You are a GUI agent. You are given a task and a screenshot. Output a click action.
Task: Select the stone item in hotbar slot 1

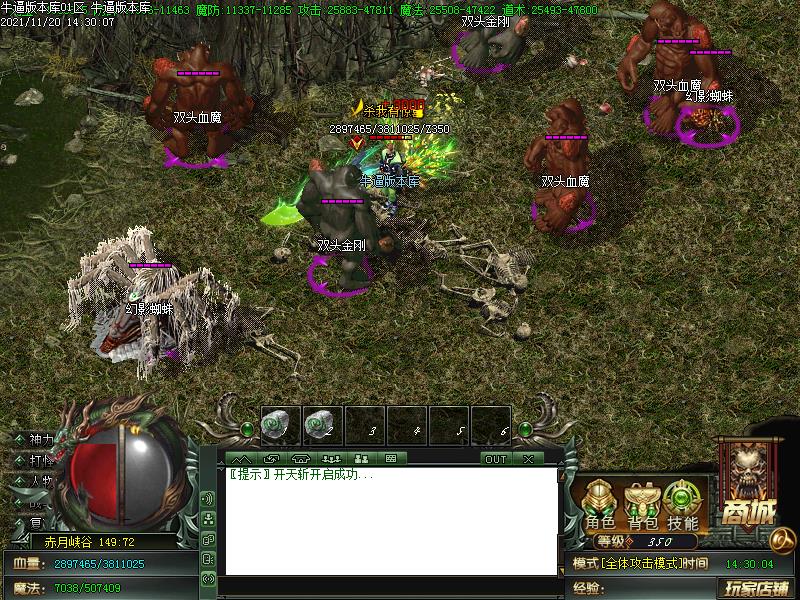(280, 426)
